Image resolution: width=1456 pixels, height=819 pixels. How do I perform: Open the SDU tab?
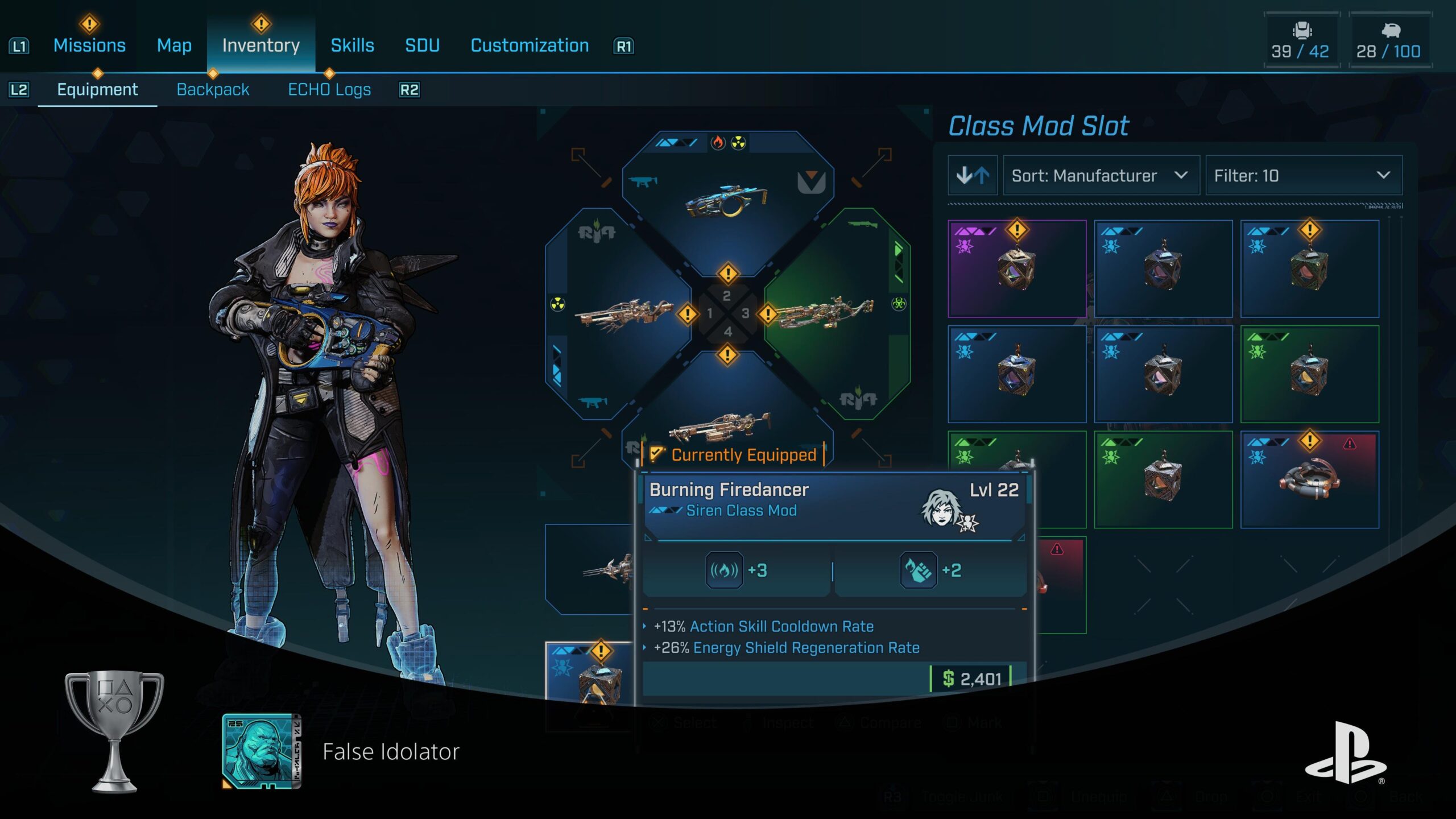[x=422, y=45]
